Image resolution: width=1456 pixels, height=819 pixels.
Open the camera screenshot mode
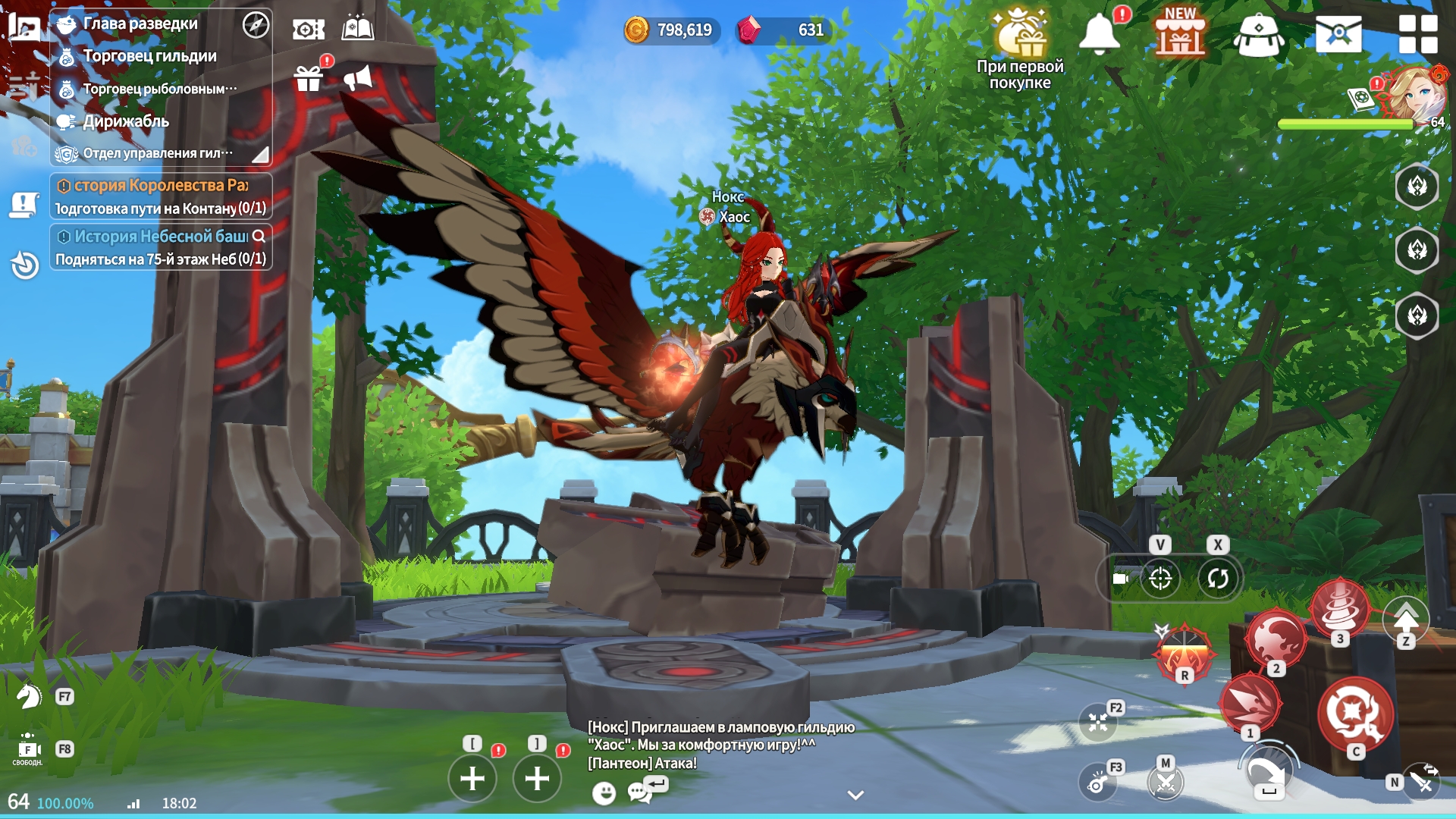click(309, 30)
